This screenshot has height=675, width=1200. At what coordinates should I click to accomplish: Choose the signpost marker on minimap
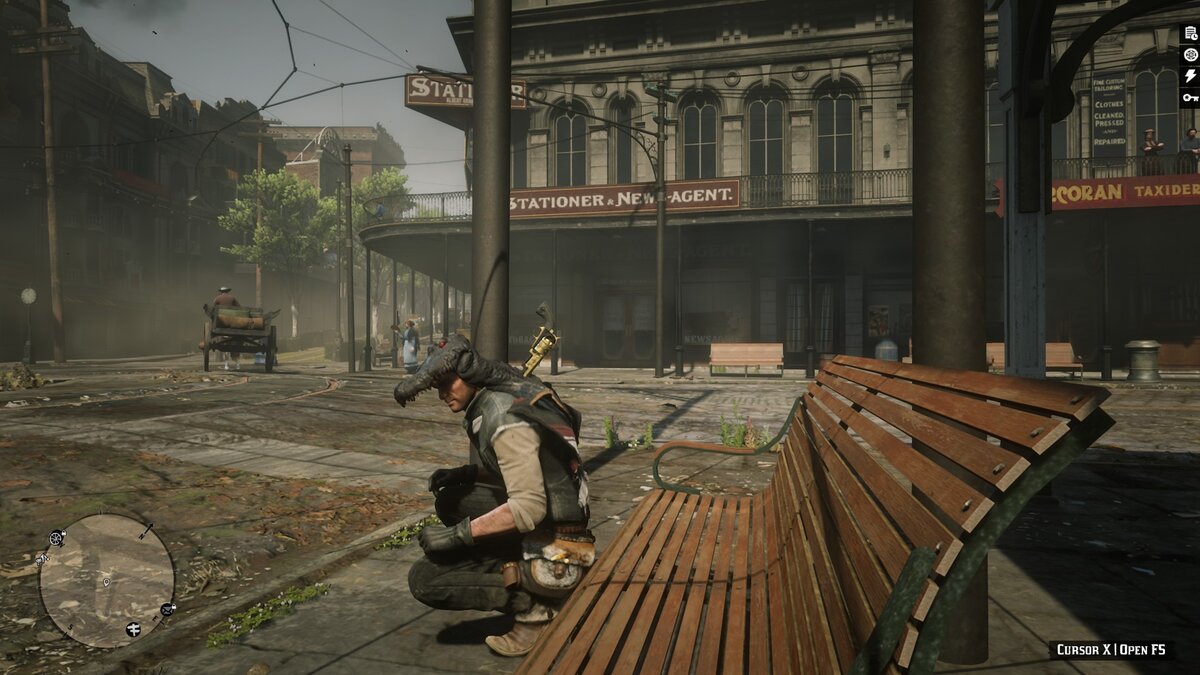[133, 629]
